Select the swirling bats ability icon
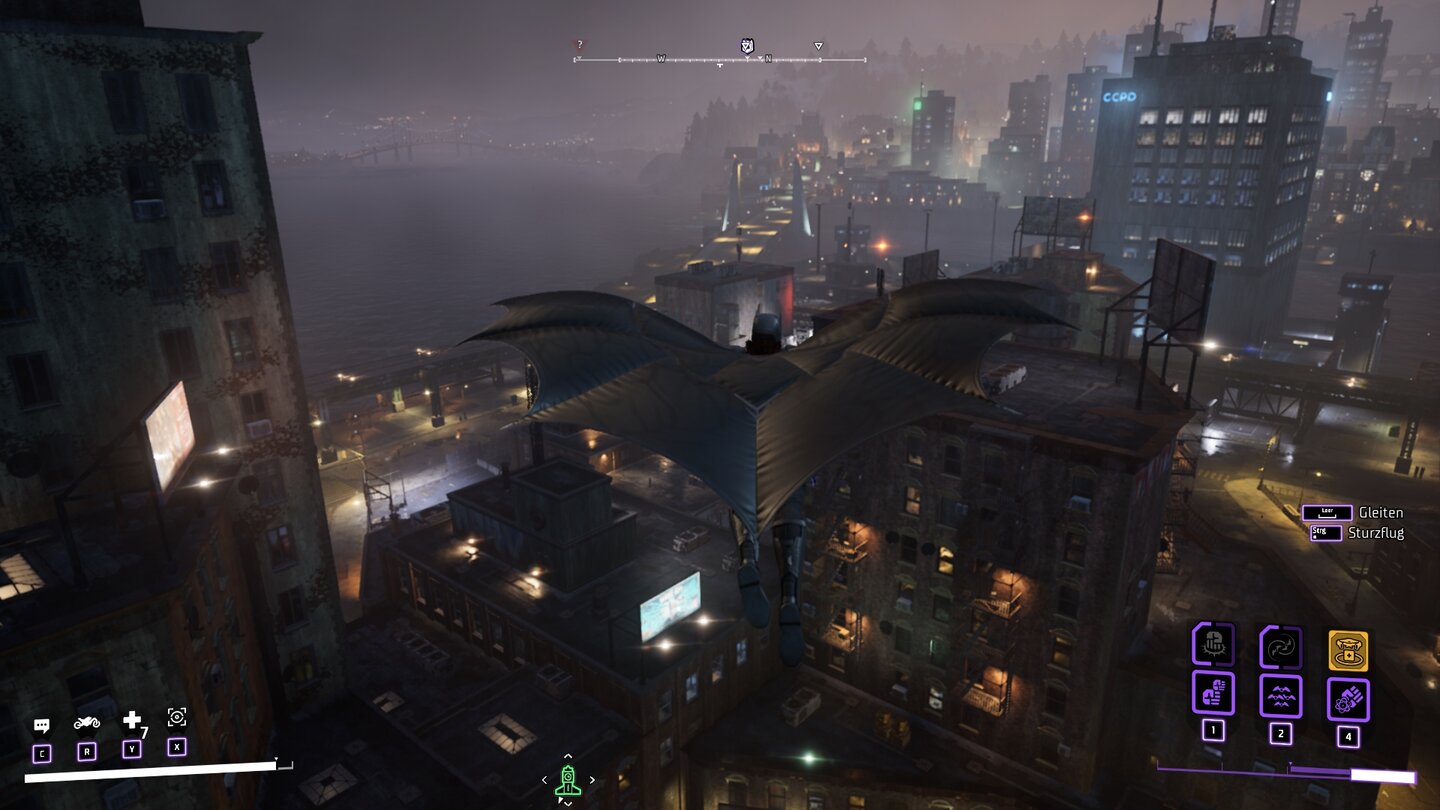 click(x=1280, y=647)
